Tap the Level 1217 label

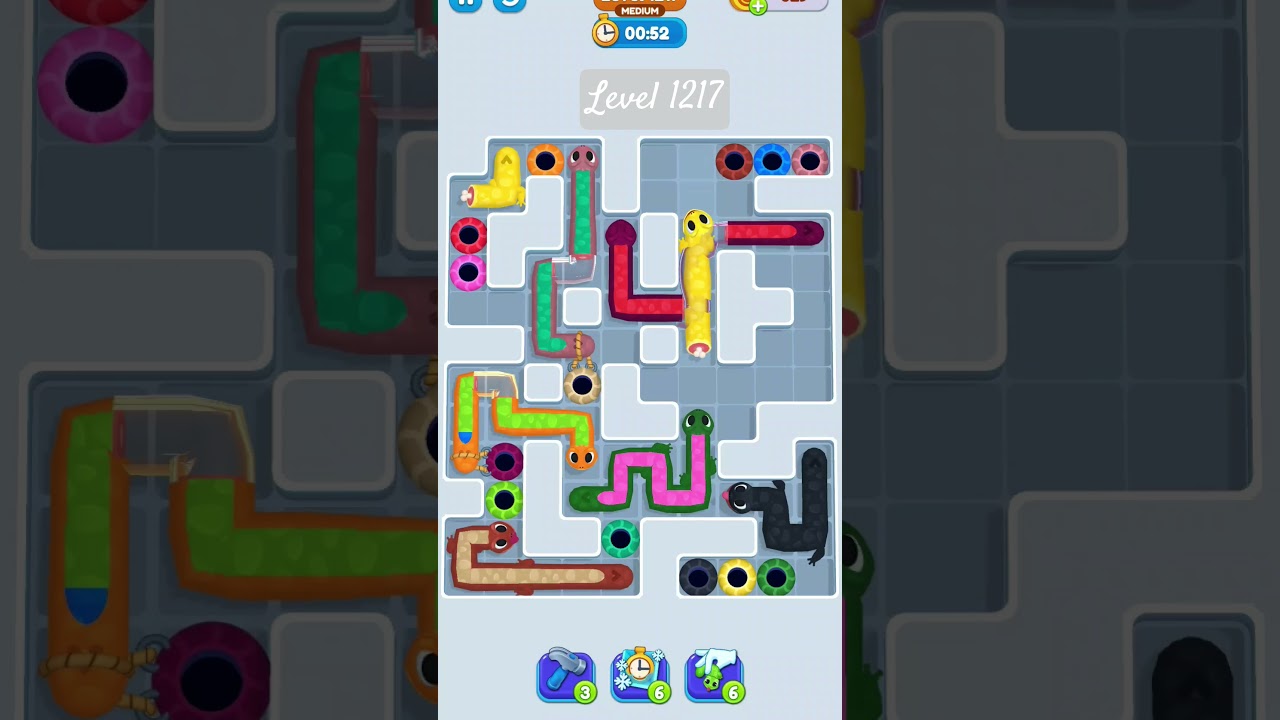(655, 97)
